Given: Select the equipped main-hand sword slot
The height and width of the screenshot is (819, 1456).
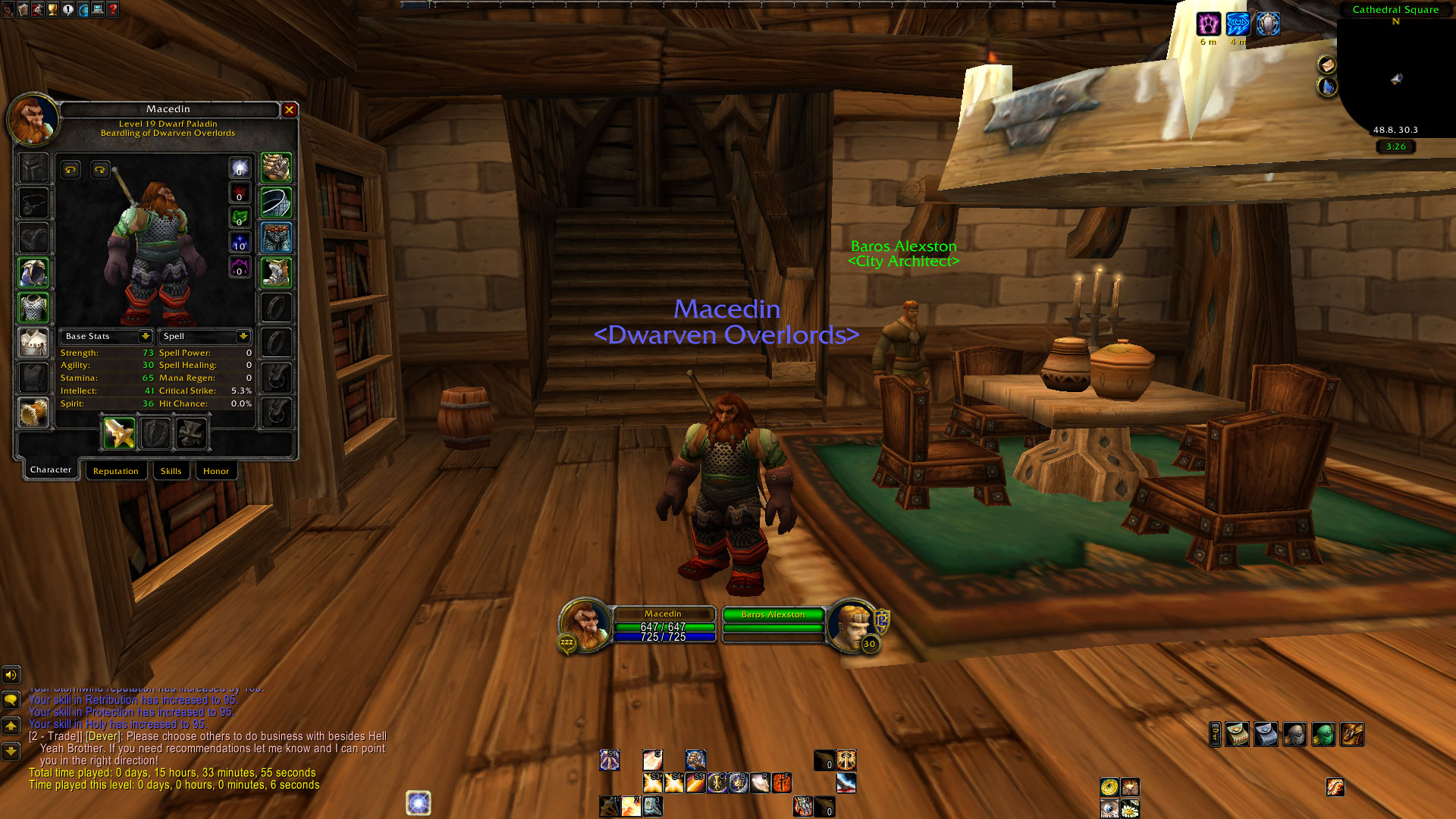Looking at the screenshot, I should pos(119,434).
